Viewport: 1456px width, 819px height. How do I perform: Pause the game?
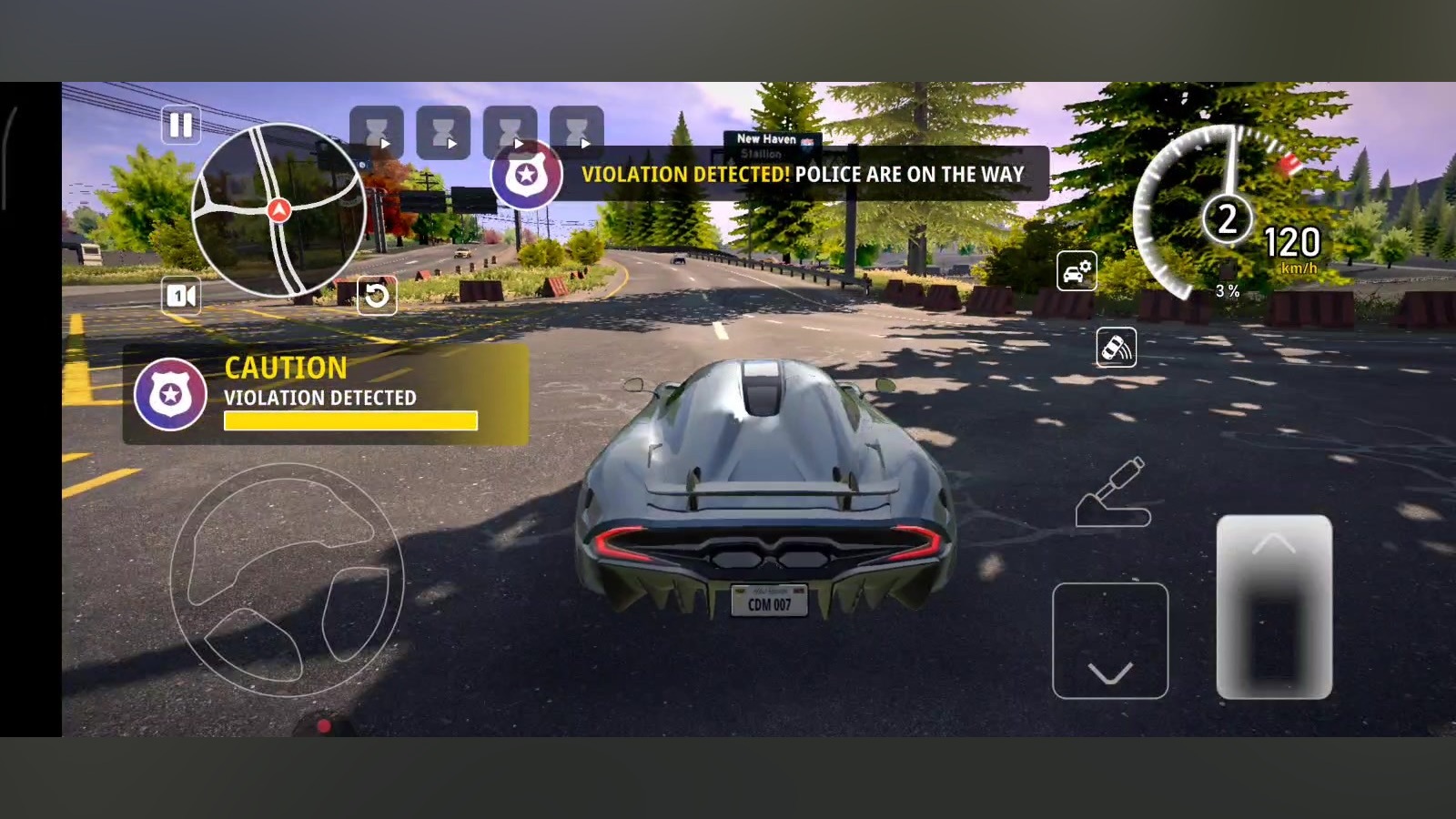coord(180,125)
